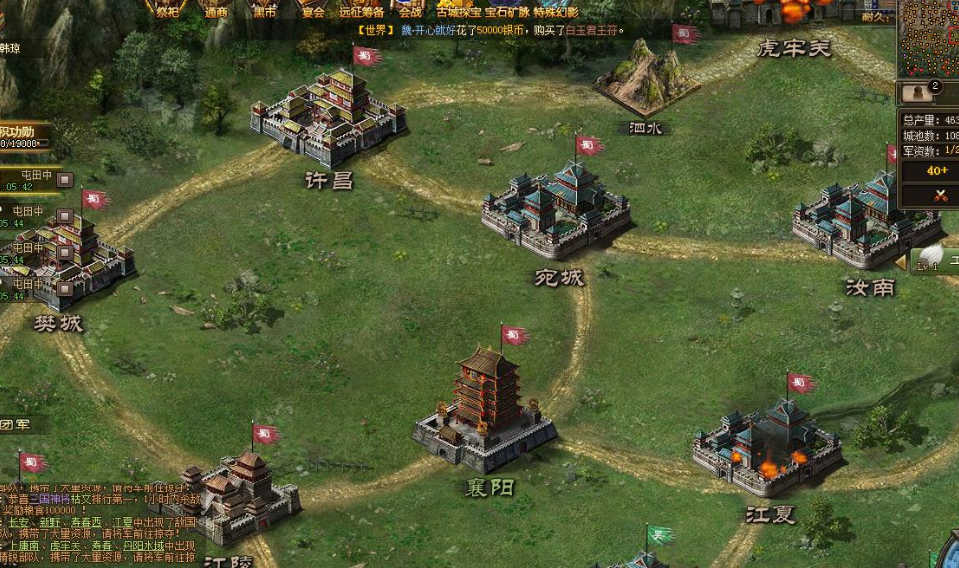This screenshot has width=959, height=568.
Task: Select the burning city 江夏
Action: 768,447
